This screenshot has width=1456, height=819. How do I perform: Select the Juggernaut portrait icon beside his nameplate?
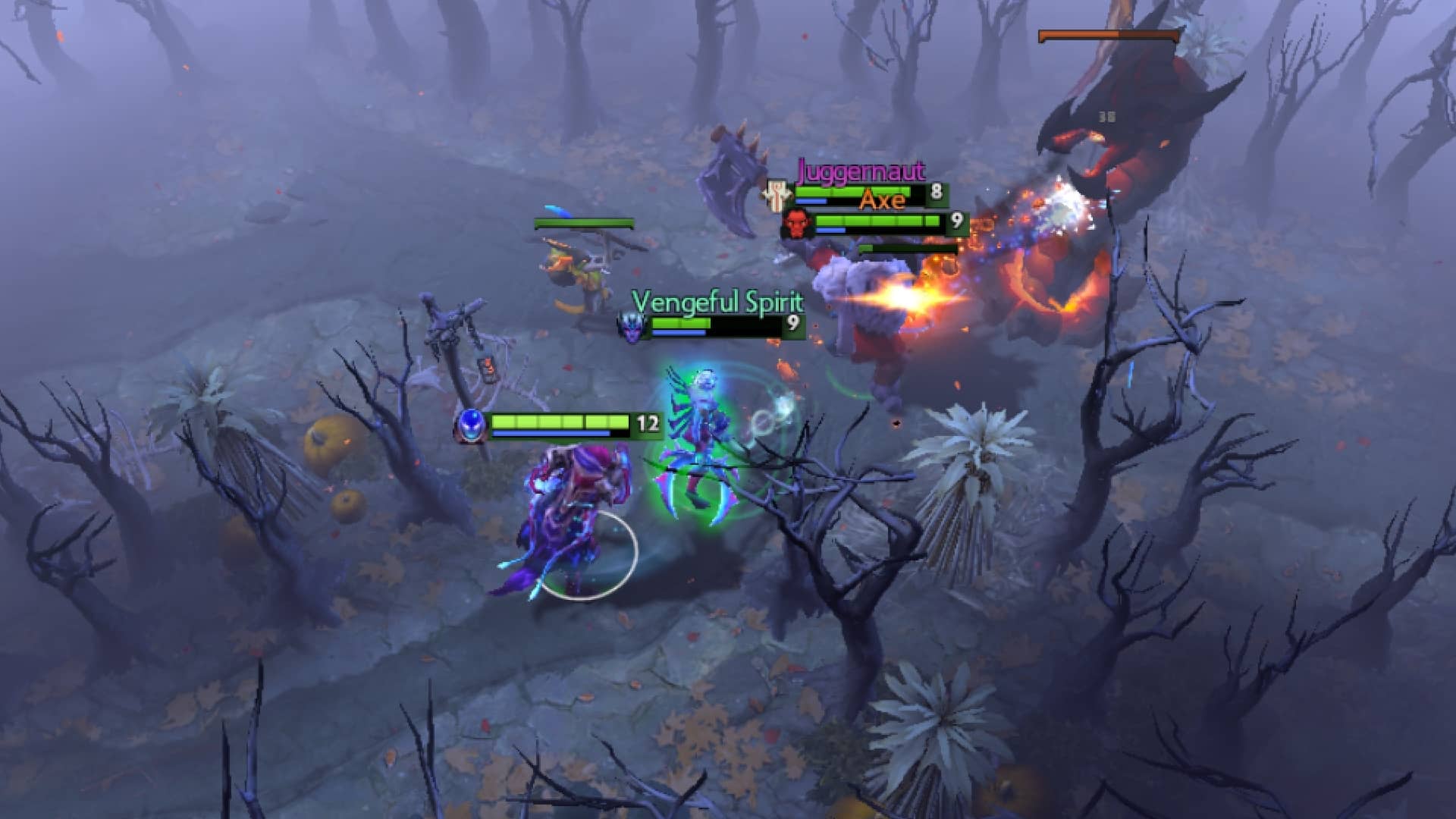pyautogui.click(x=777, y=196)
